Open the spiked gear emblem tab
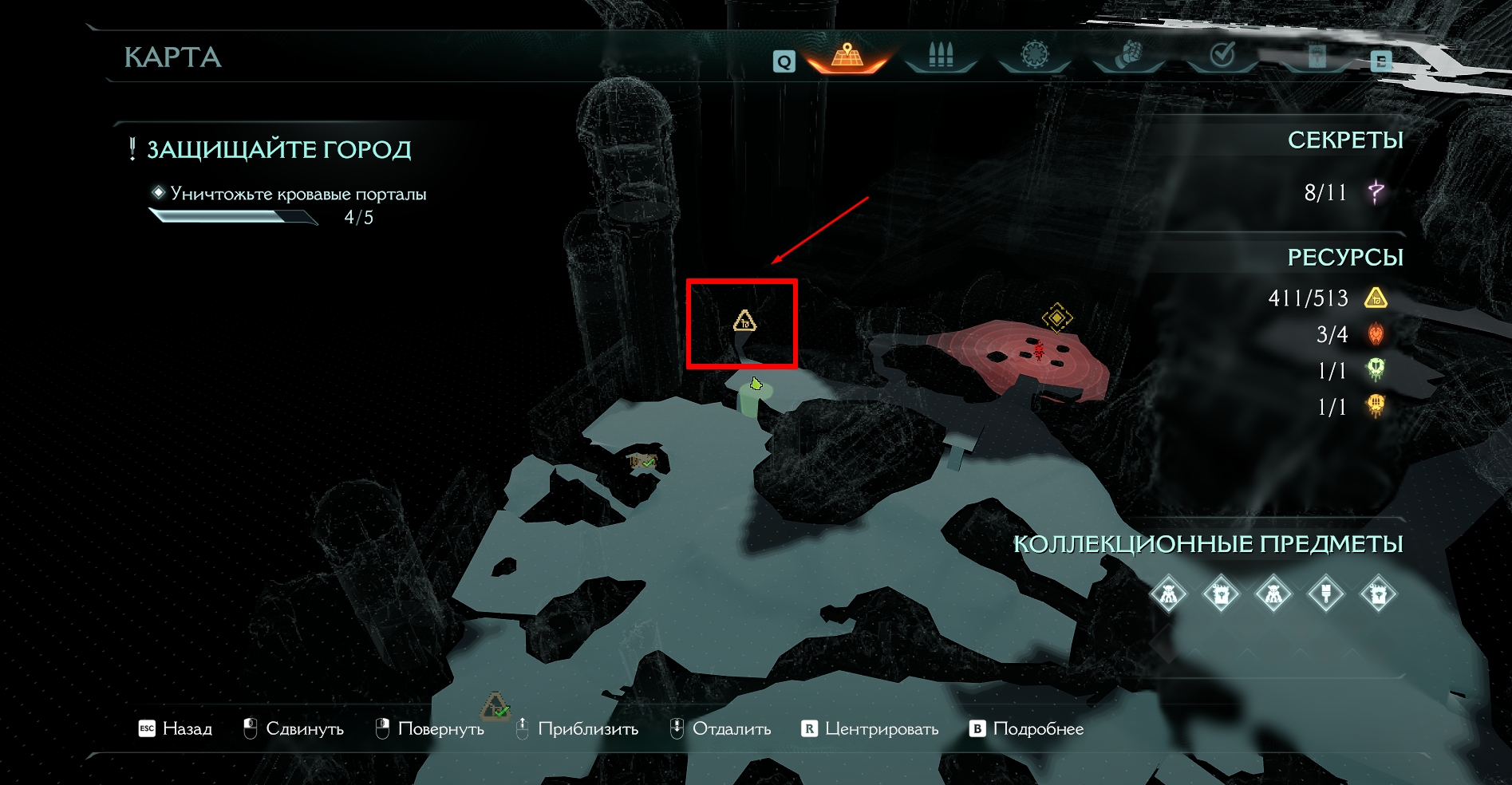 [x=1034, y=55]
